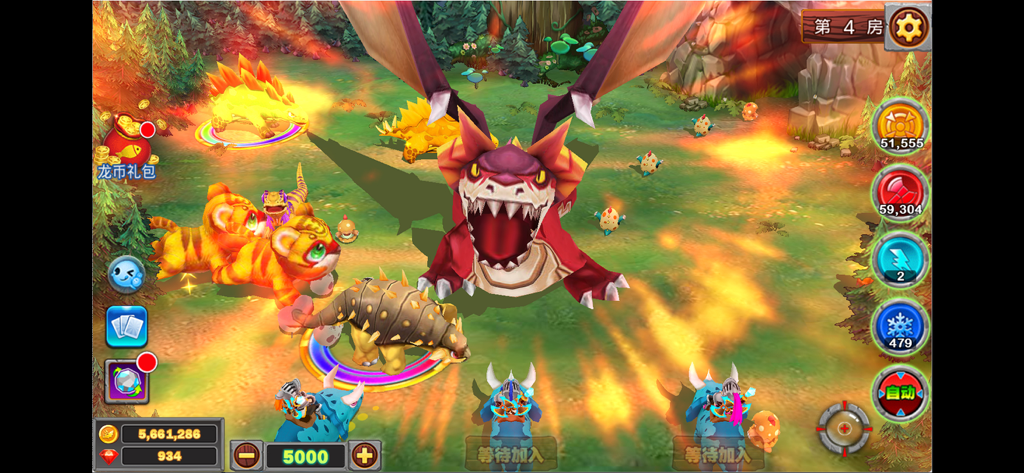Image resolution: width=1024 pixels, height=473 pixels.
Task: Tap the blue smiley emote icon
Action: (x=126, y=273)
